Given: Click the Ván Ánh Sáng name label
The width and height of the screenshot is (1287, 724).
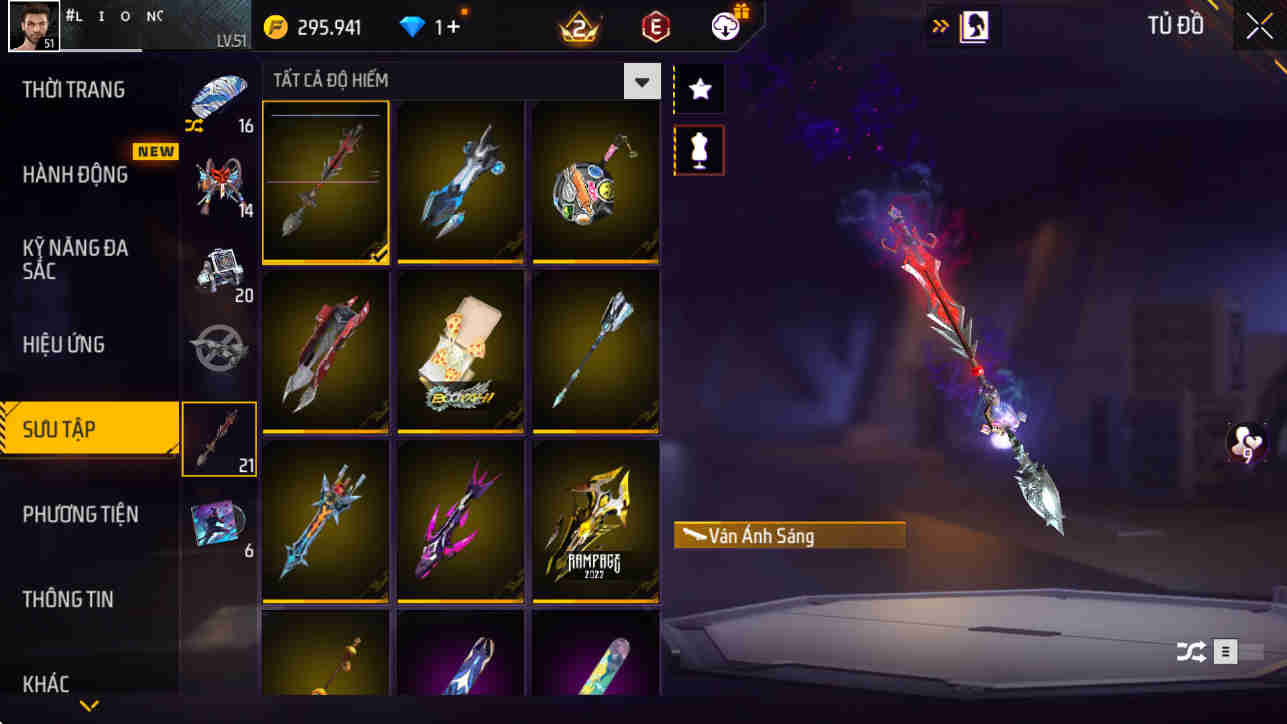Looking at the screenshot, I should coord(788,535).
